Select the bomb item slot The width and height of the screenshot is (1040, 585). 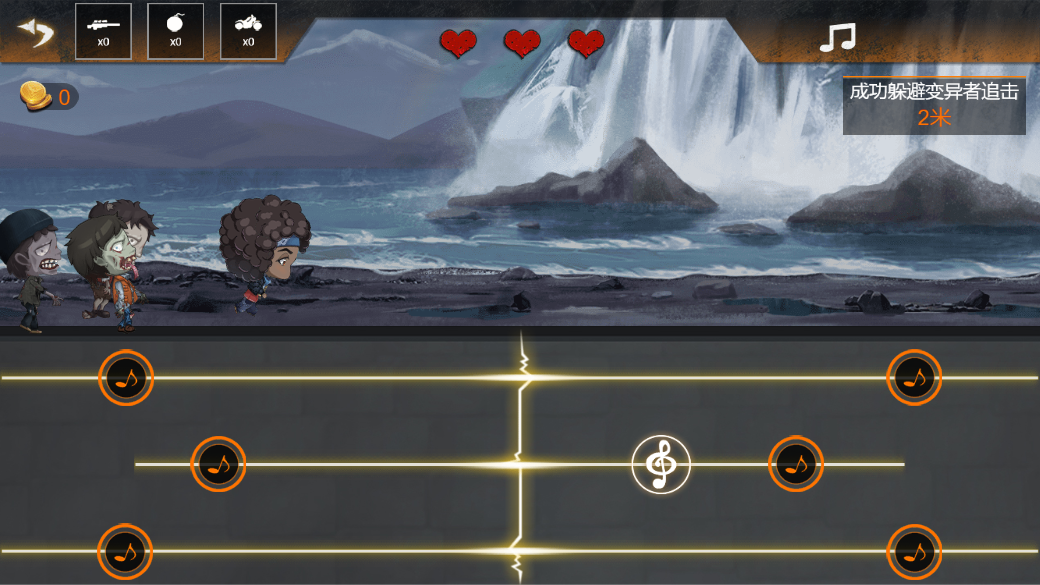coord(175,31)
